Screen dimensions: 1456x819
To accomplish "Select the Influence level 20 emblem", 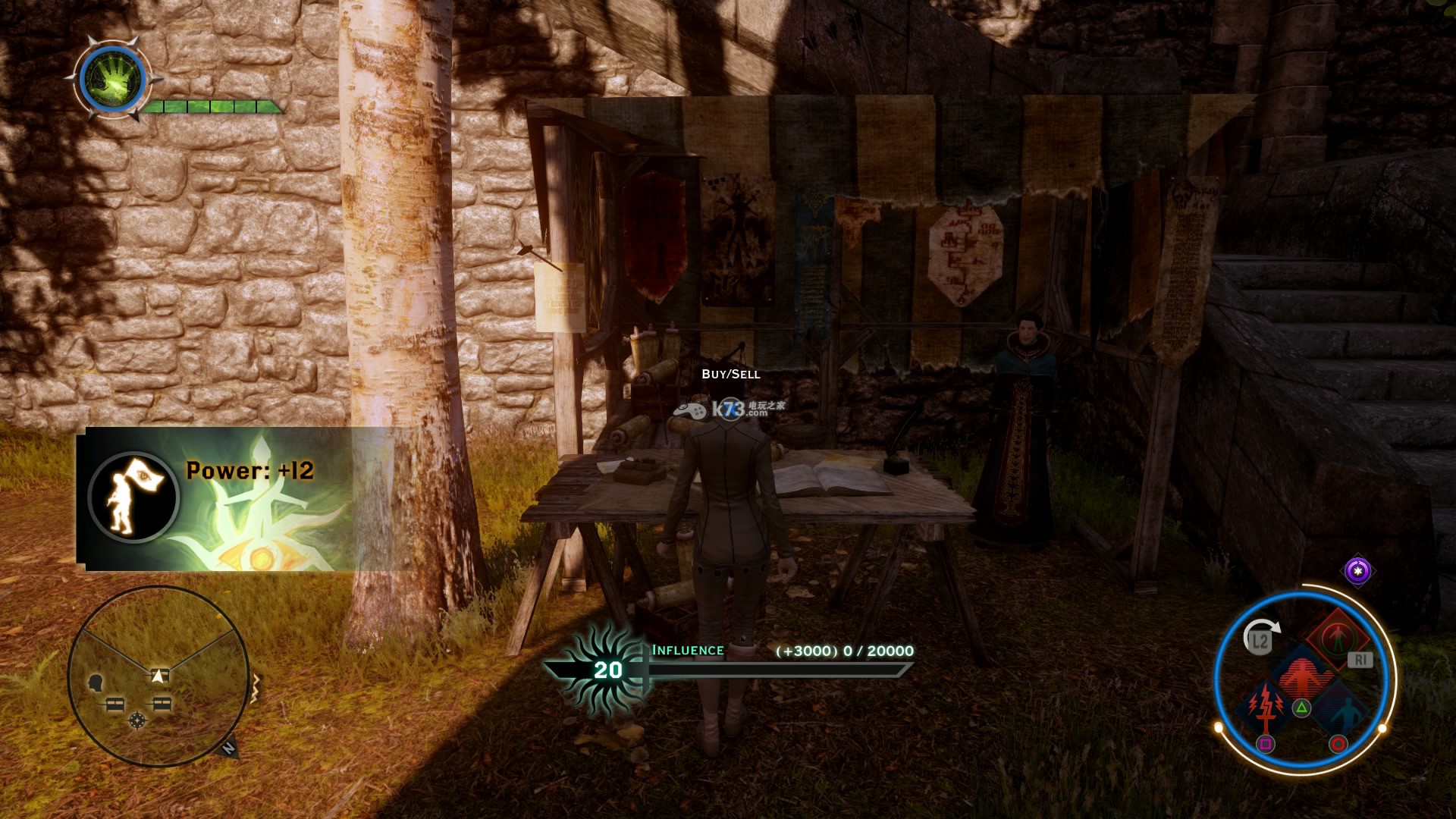I will [607, 670].
